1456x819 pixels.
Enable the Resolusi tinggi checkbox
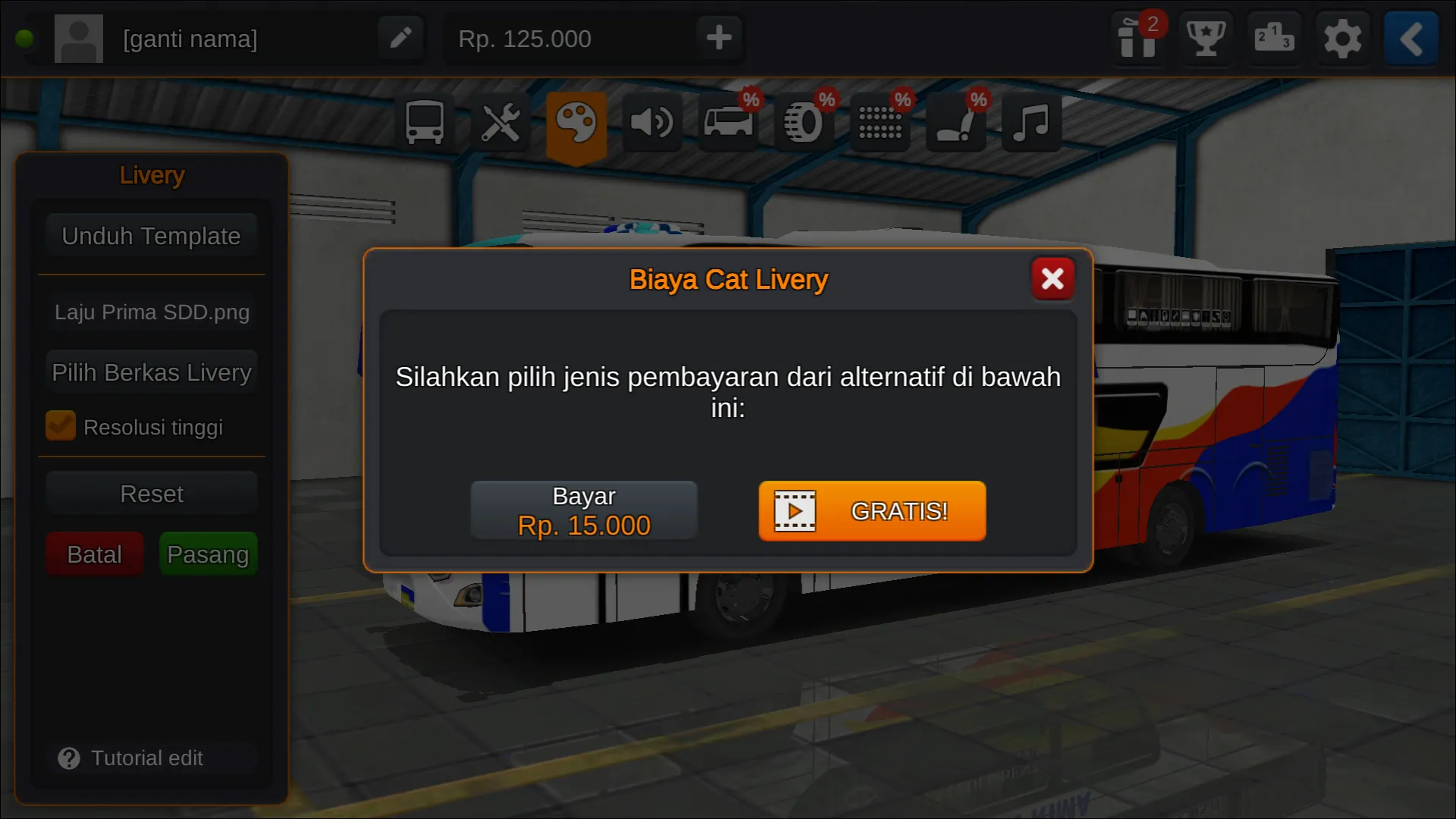point(61,425)
